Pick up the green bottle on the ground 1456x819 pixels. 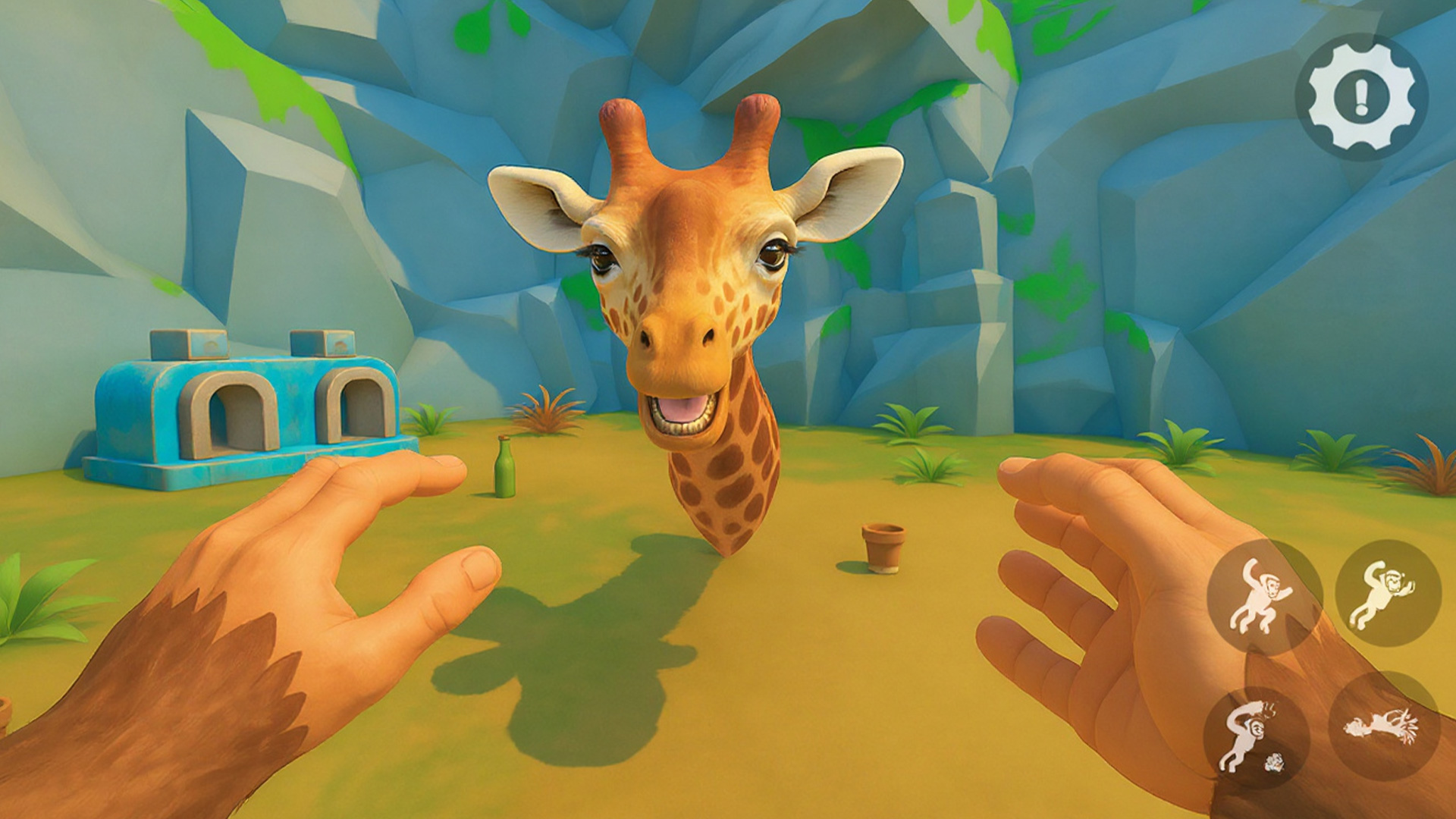click(x=504, y=466)
